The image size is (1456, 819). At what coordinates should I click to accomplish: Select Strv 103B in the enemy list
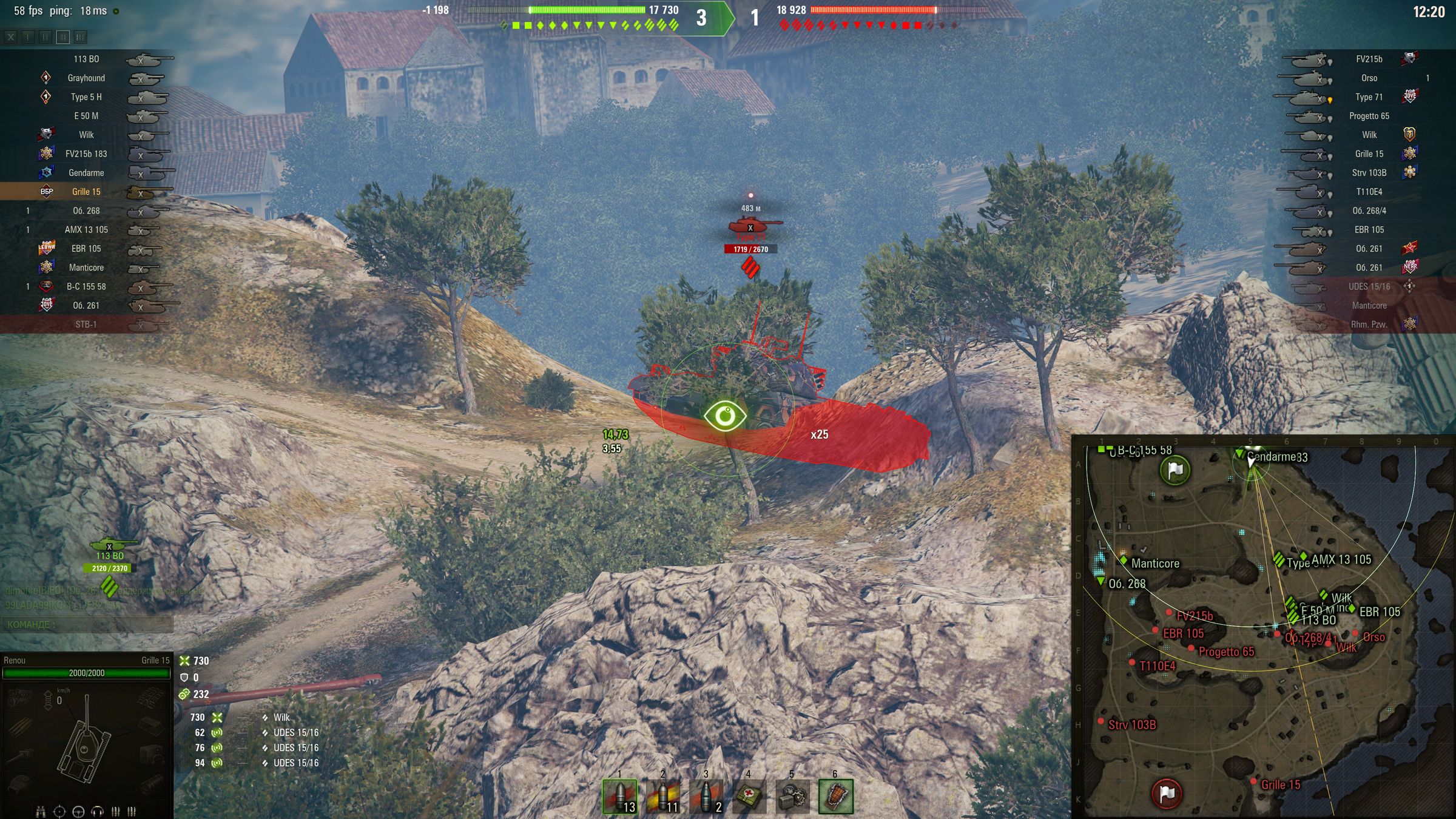[1369, 173]
